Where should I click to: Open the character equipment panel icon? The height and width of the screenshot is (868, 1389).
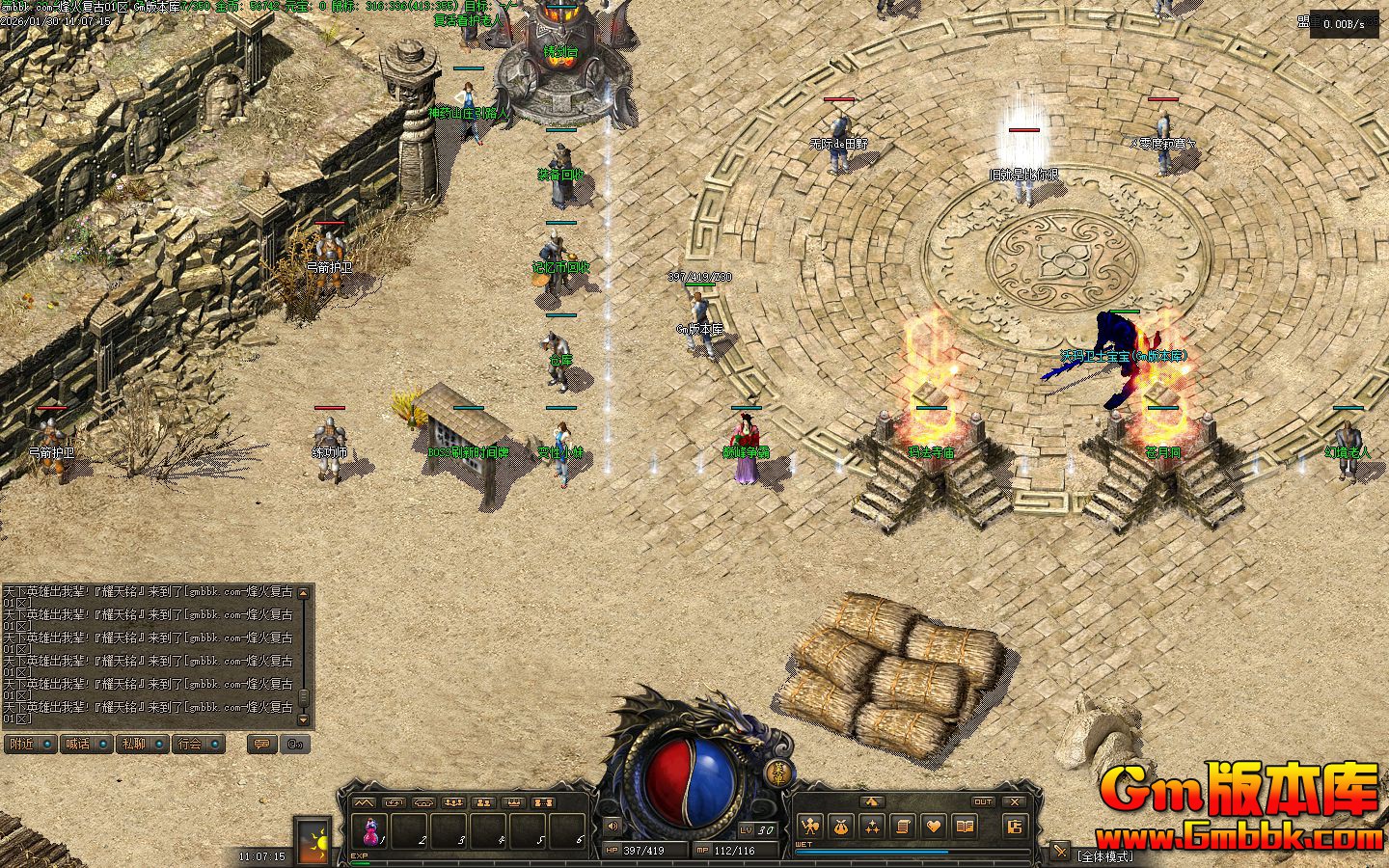(809, 826)
